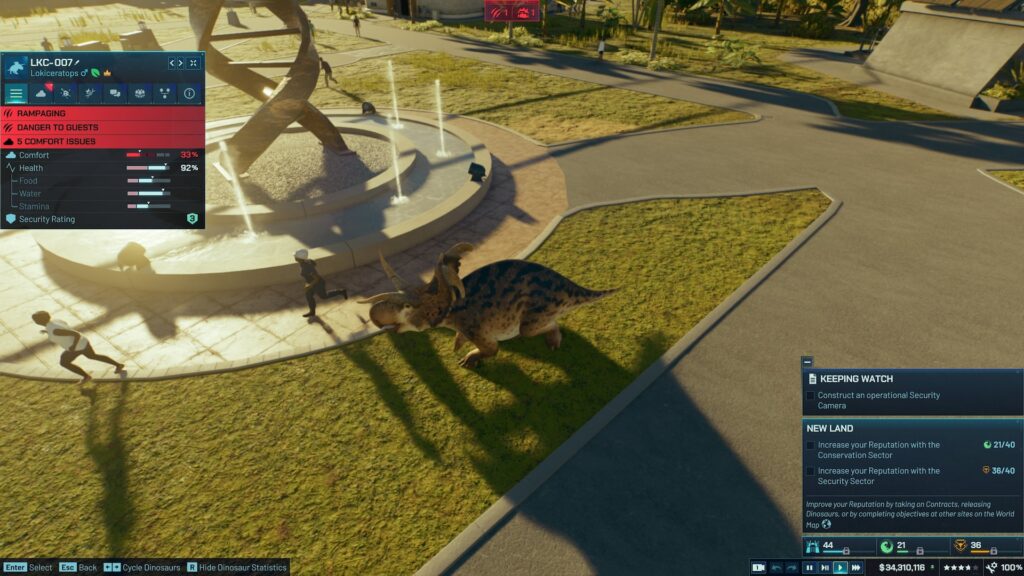Cycle to the previous dinosaur
The width and height of the screenshot is (1024, 576).
click(x=171, y=63)
